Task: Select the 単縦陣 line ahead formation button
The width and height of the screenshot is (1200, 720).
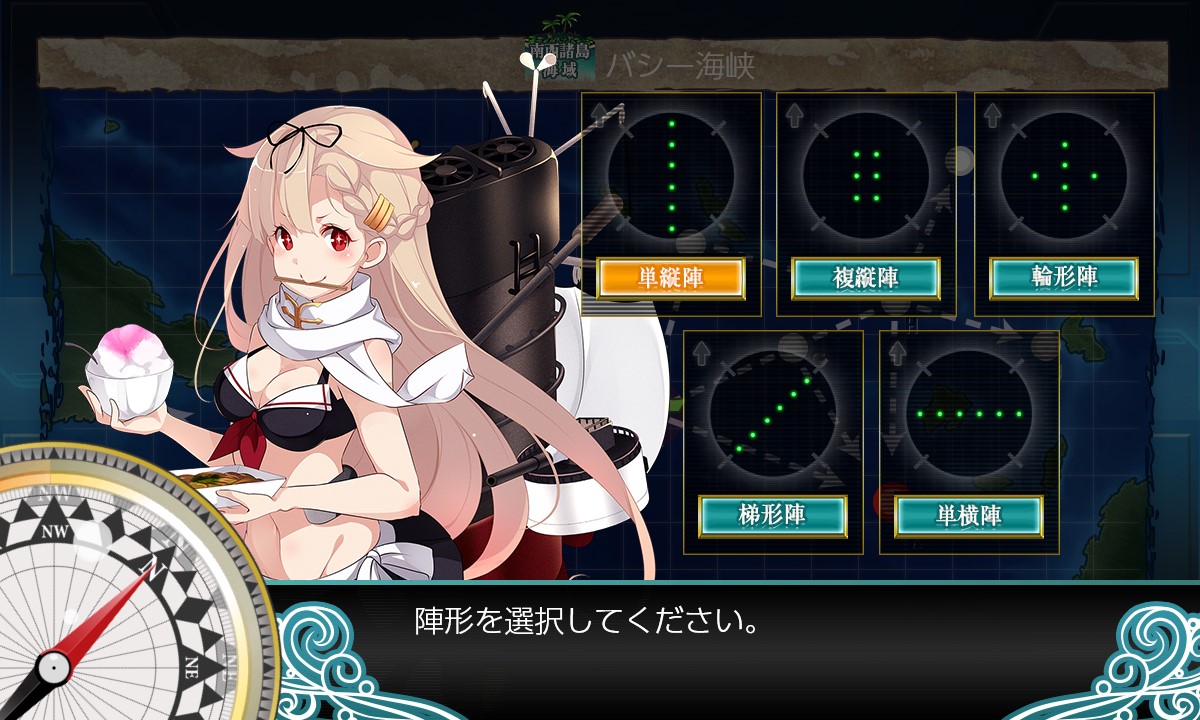Action: tap(671, 279)
